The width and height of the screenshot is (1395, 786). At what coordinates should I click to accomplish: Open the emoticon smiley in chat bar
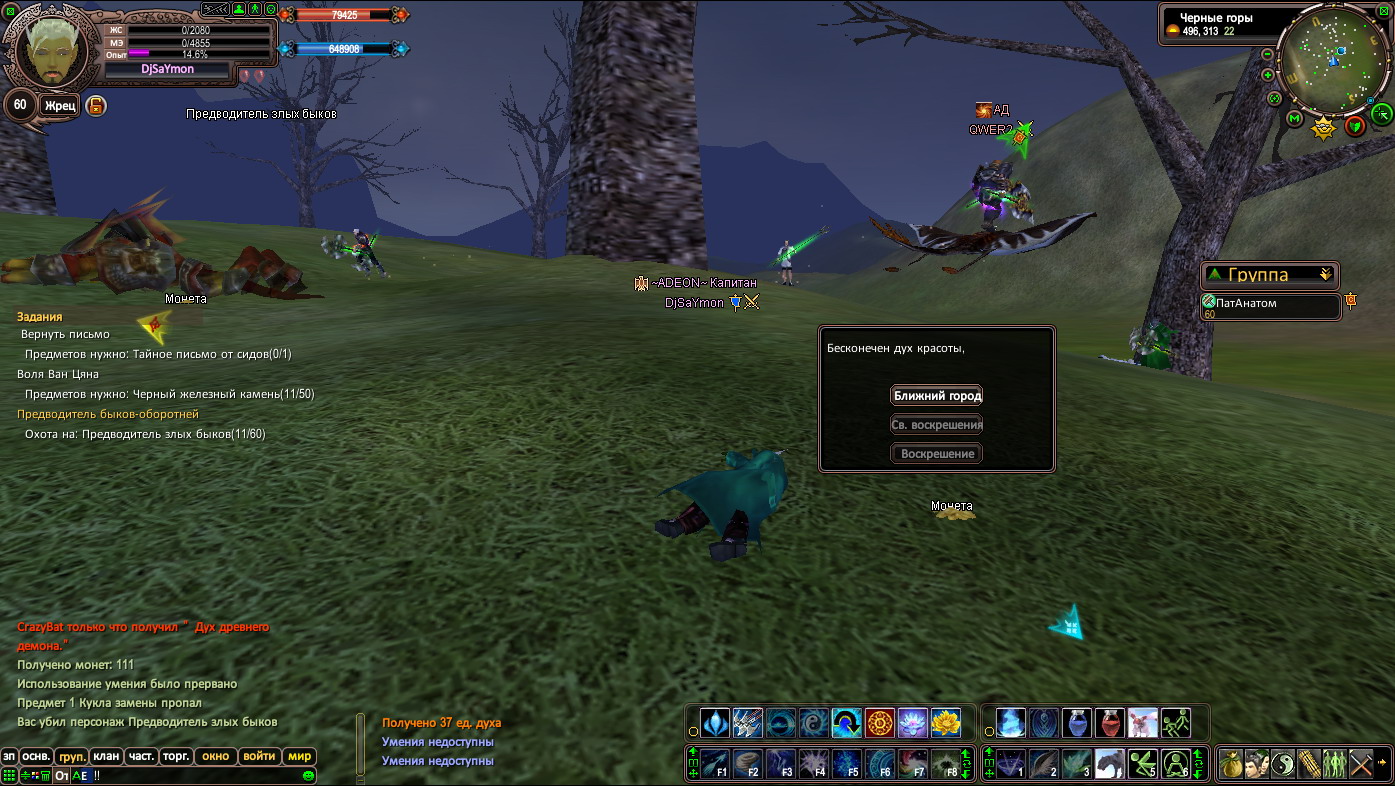pyautogui.click(x=308, y=775)
